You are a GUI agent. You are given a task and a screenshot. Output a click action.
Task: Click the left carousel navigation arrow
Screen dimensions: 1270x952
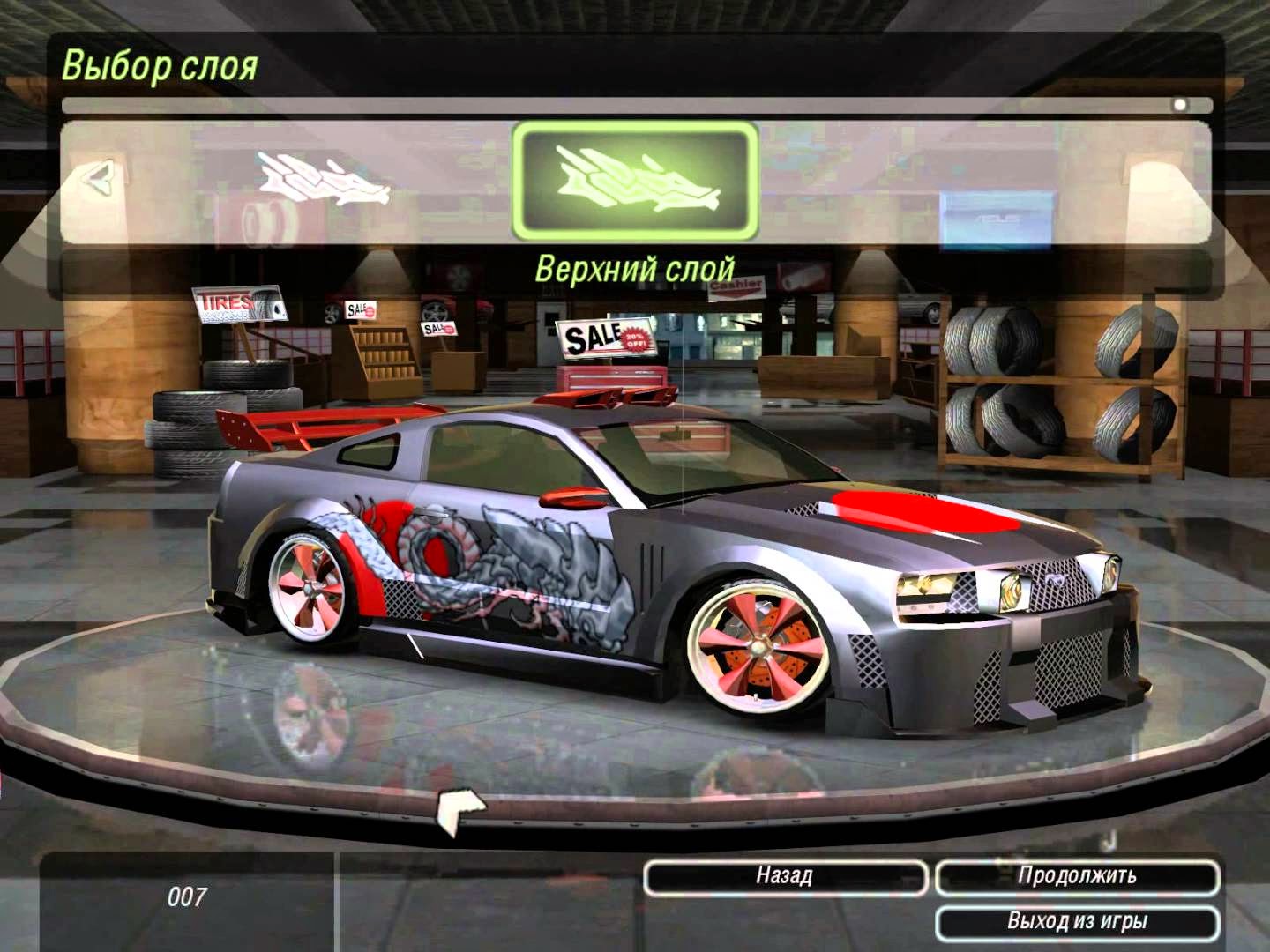pos(97,181)
